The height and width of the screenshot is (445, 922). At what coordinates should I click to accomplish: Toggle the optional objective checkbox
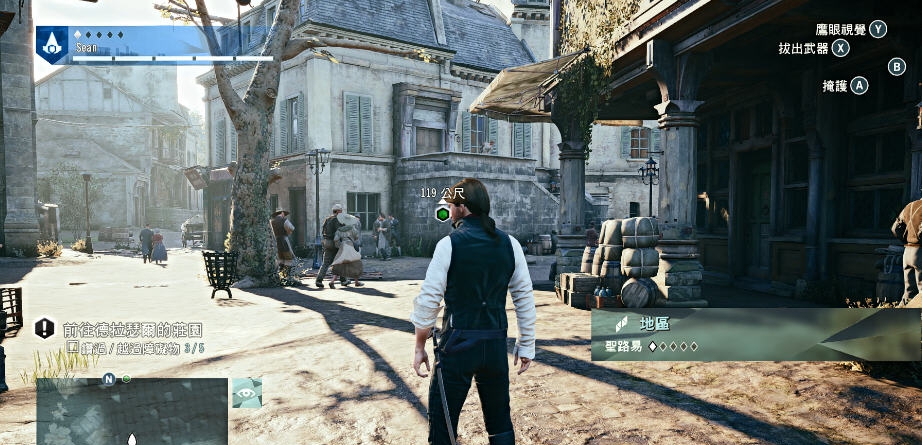point(72,347)
